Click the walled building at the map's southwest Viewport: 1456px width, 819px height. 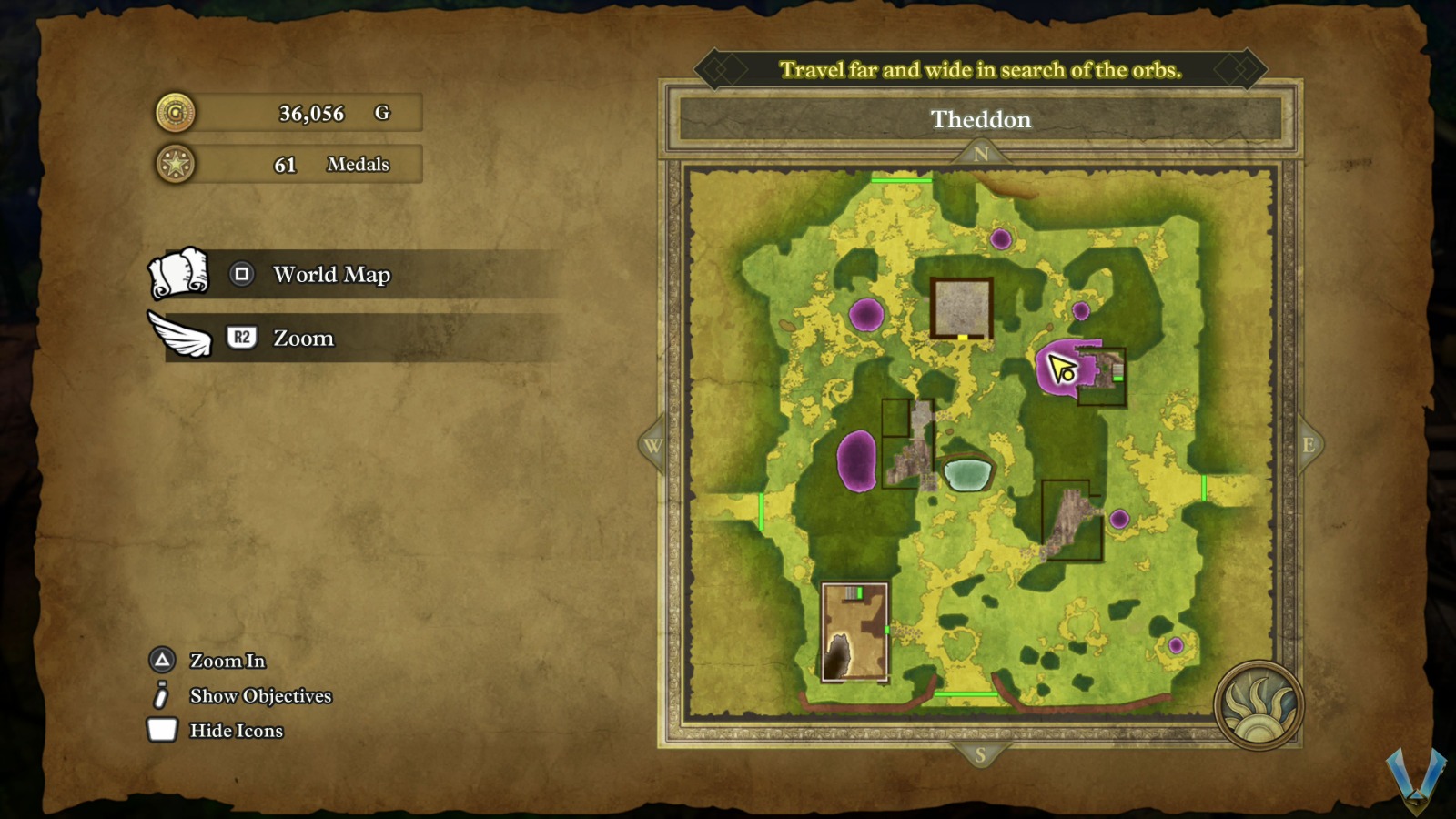coord(854,632)
